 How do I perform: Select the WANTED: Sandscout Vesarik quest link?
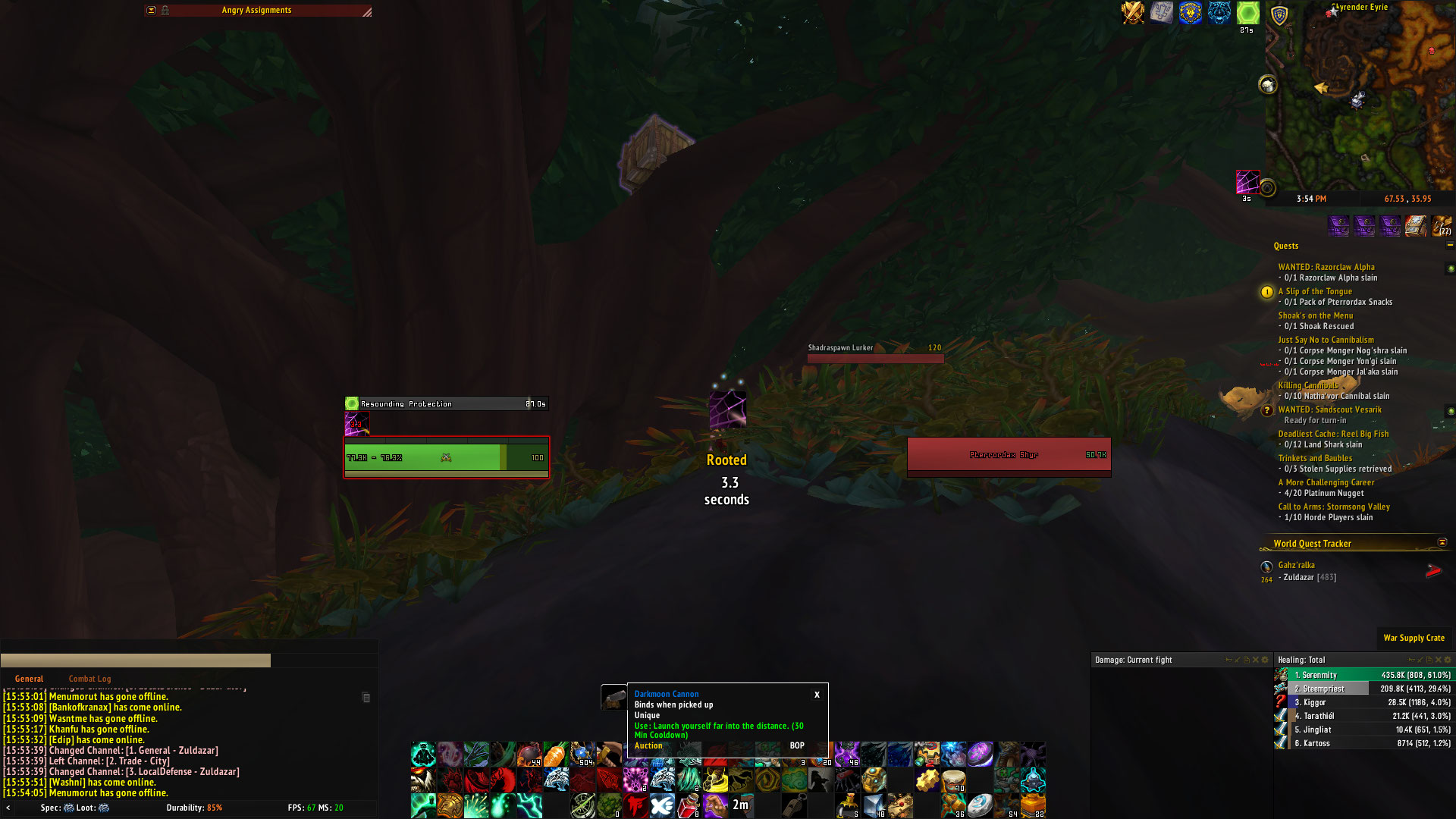[x=1332, y=409]
